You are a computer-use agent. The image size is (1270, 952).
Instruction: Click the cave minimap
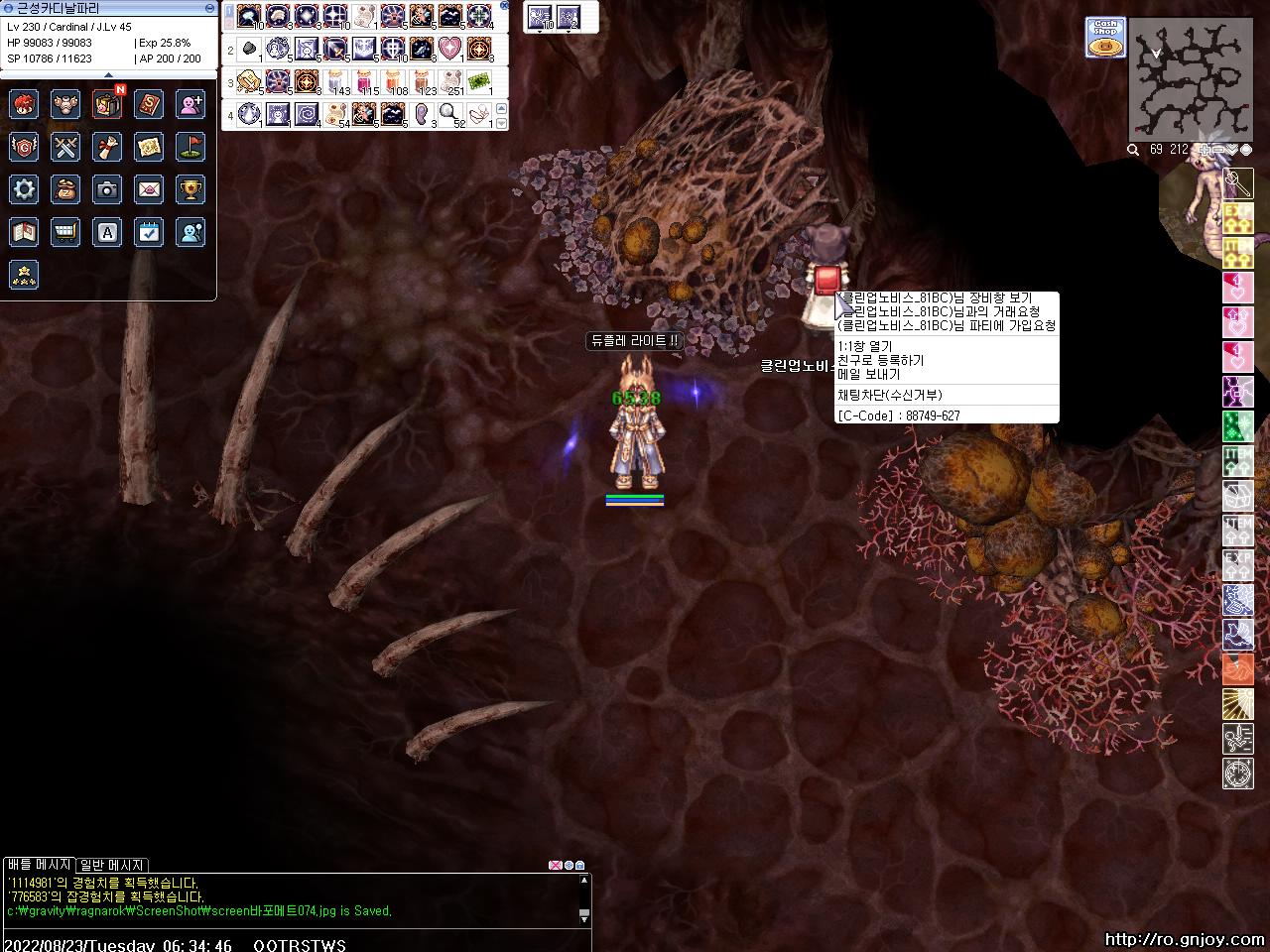1191,79
